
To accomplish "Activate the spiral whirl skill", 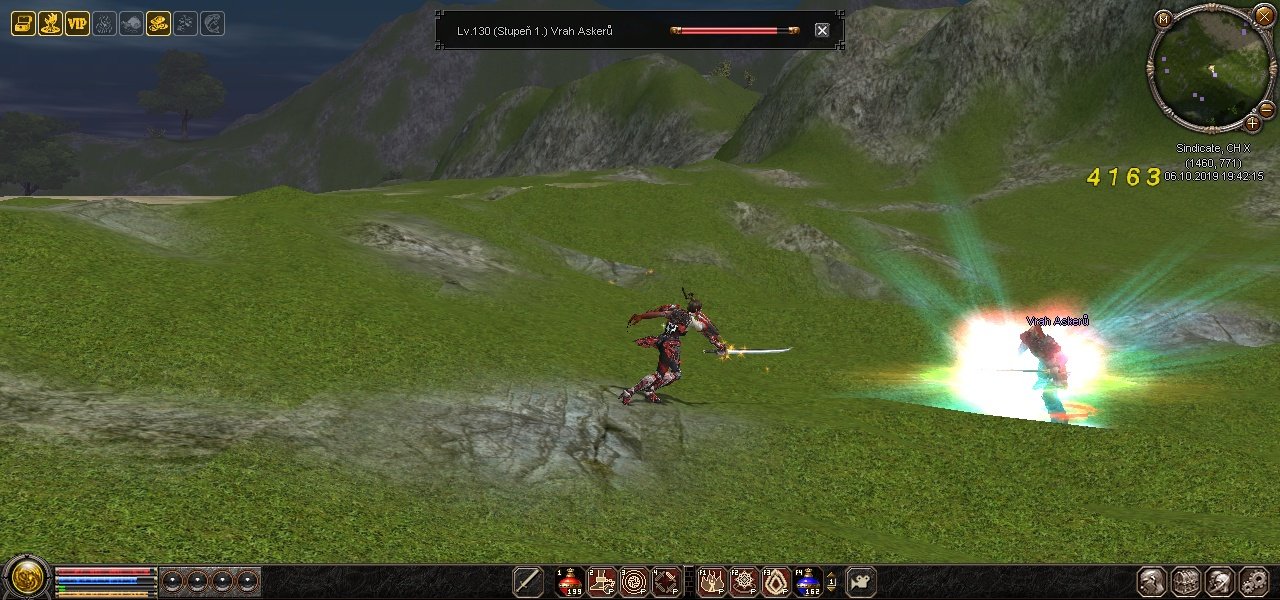I will pos(634,582).
